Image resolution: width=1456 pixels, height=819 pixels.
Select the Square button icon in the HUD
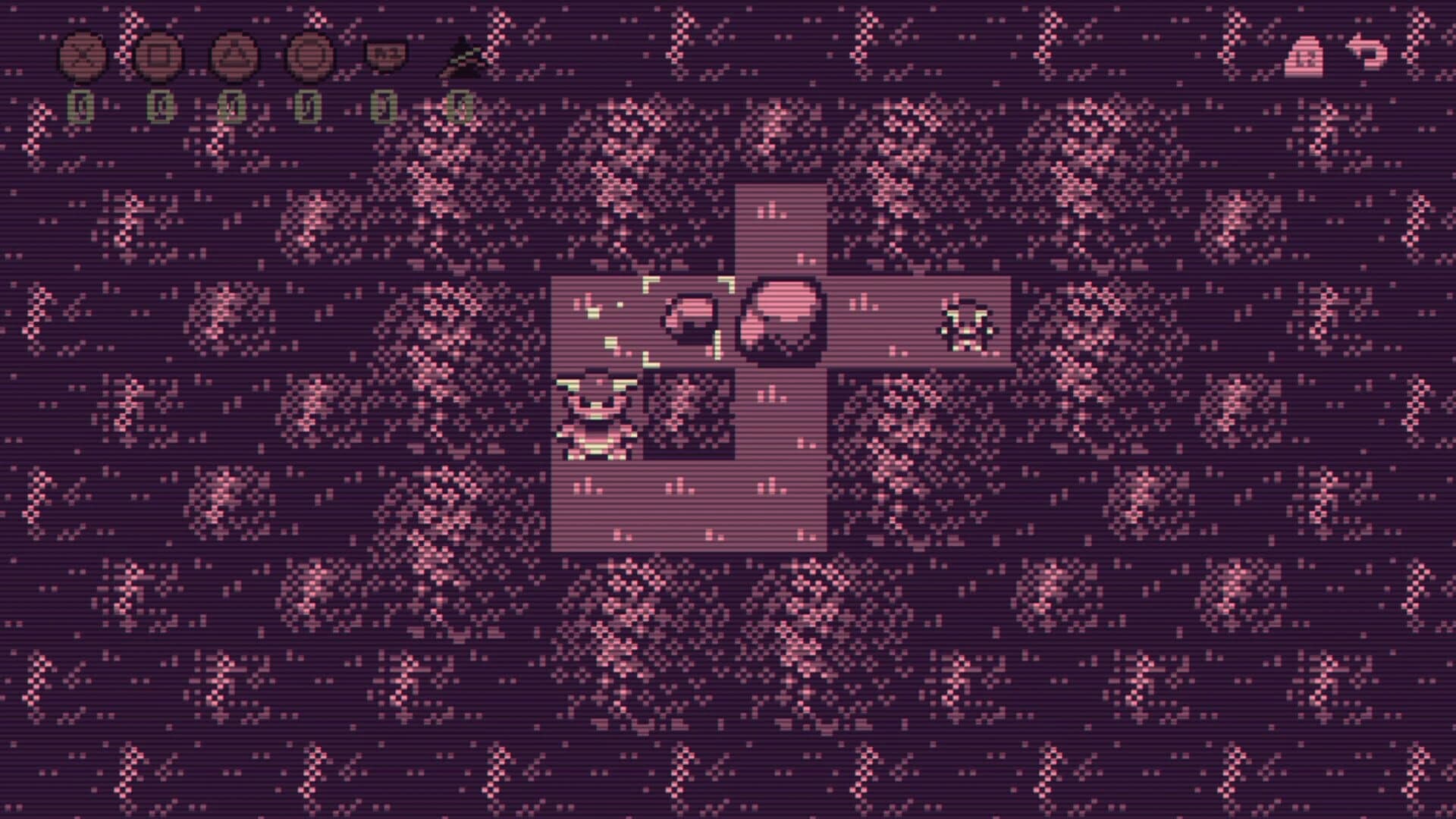[x=158, y=53]
